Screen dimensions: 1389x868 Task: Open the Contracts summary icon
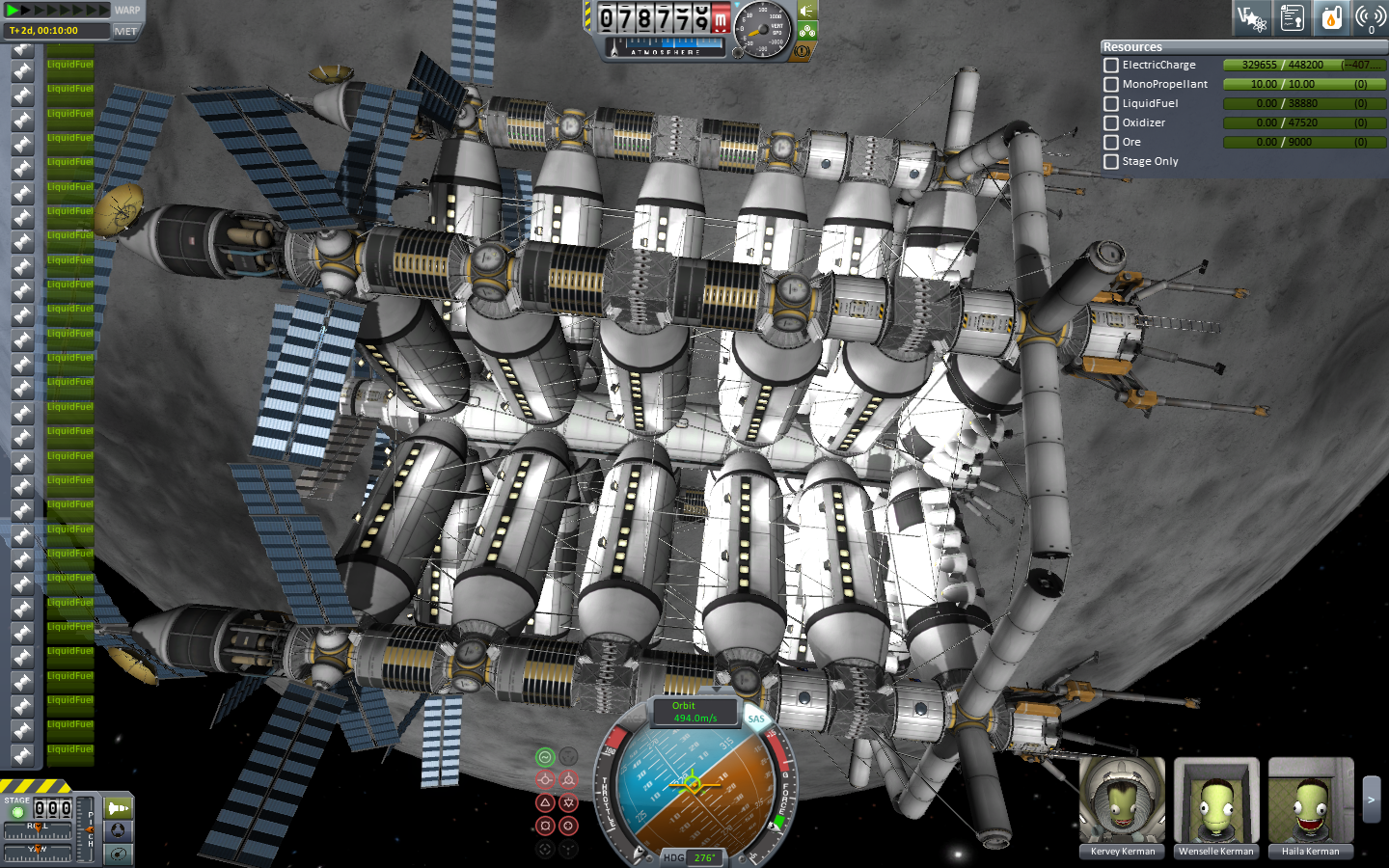pyautogui.click(x=1292, y=17)
